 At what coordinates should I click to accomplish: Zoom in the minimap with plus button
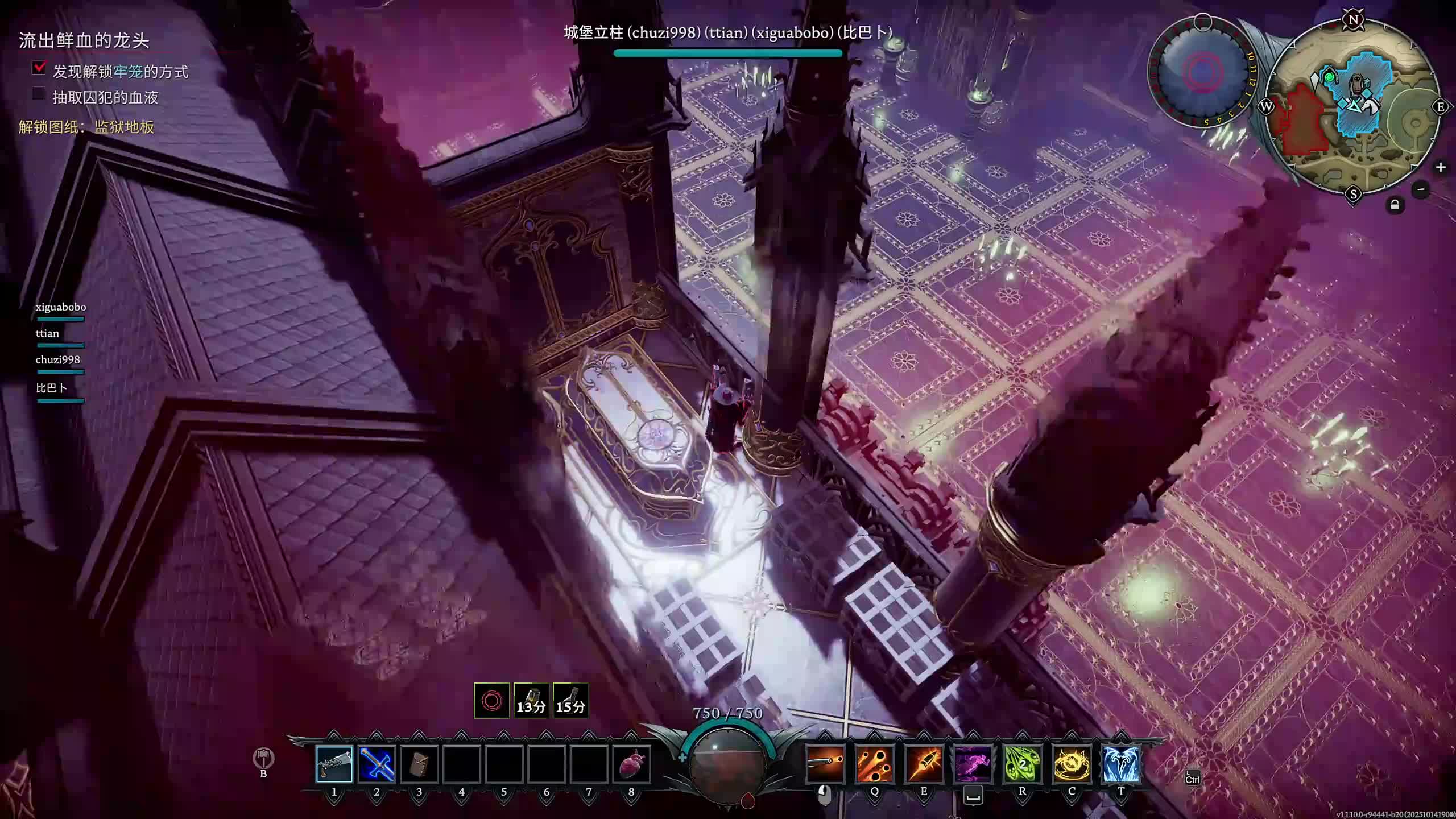pyautogui.click(x=1441, y=167)
